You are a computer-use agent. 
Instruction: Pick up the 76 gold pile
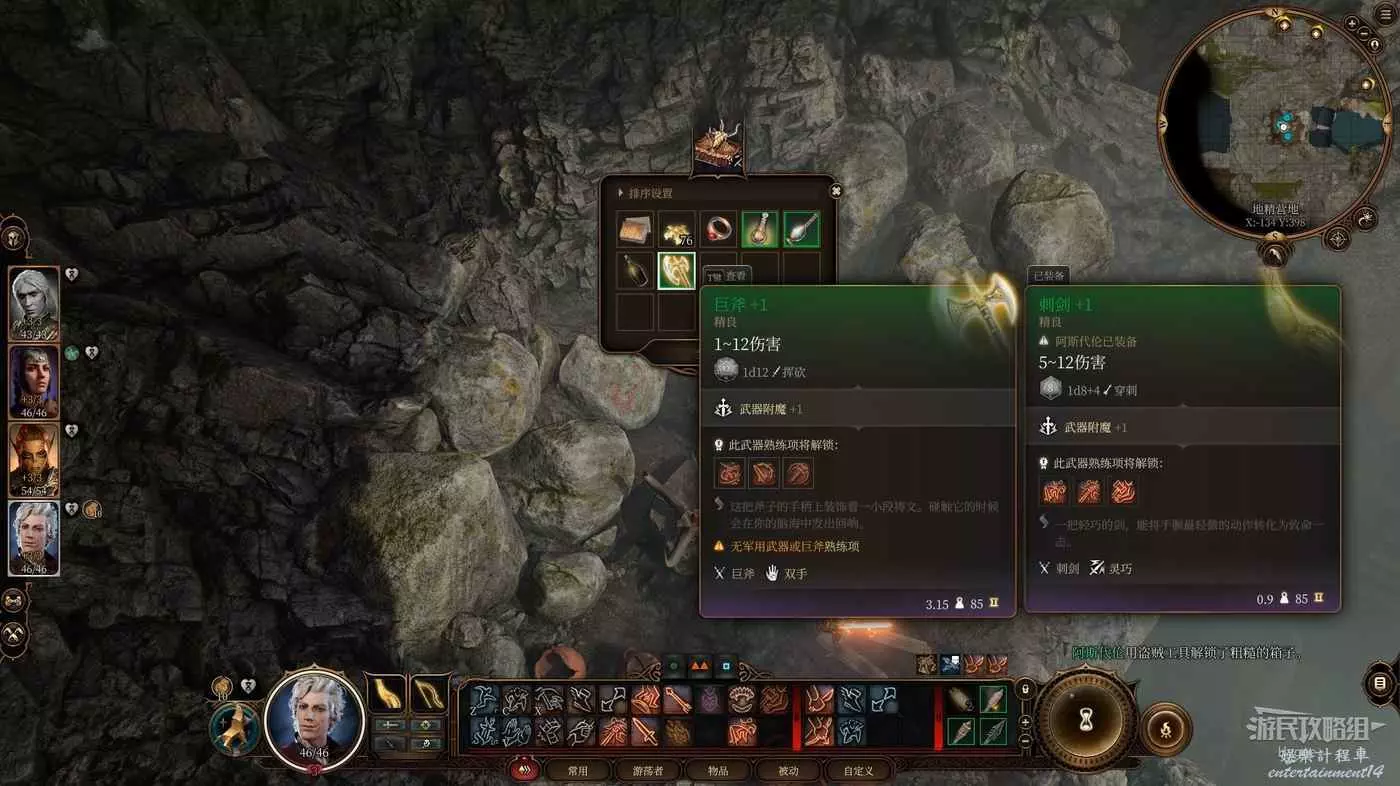tap(676, 230)
